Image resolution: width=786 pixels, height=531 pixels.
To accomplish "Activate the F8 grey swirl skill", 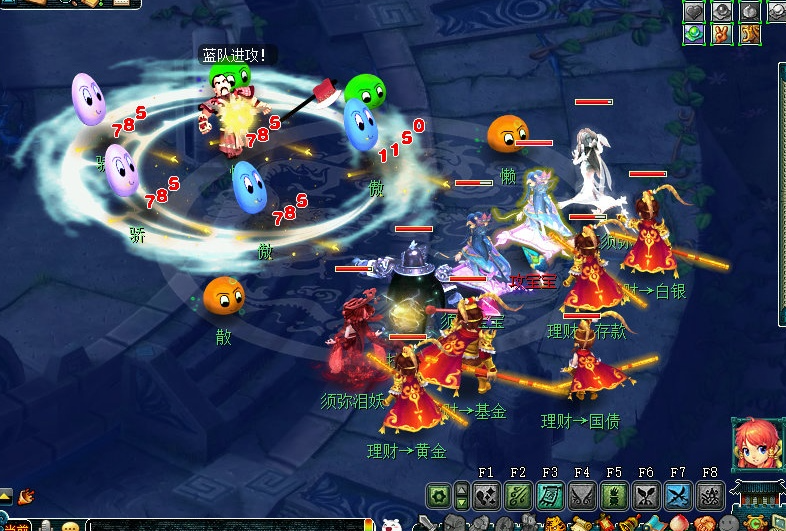I will click(x=710, y=495).
